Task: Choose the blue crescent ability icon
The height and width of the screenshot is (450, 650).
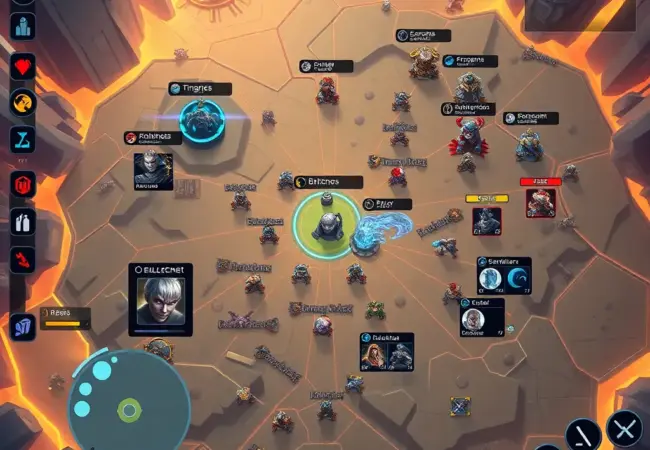Action: click(517, 279)
